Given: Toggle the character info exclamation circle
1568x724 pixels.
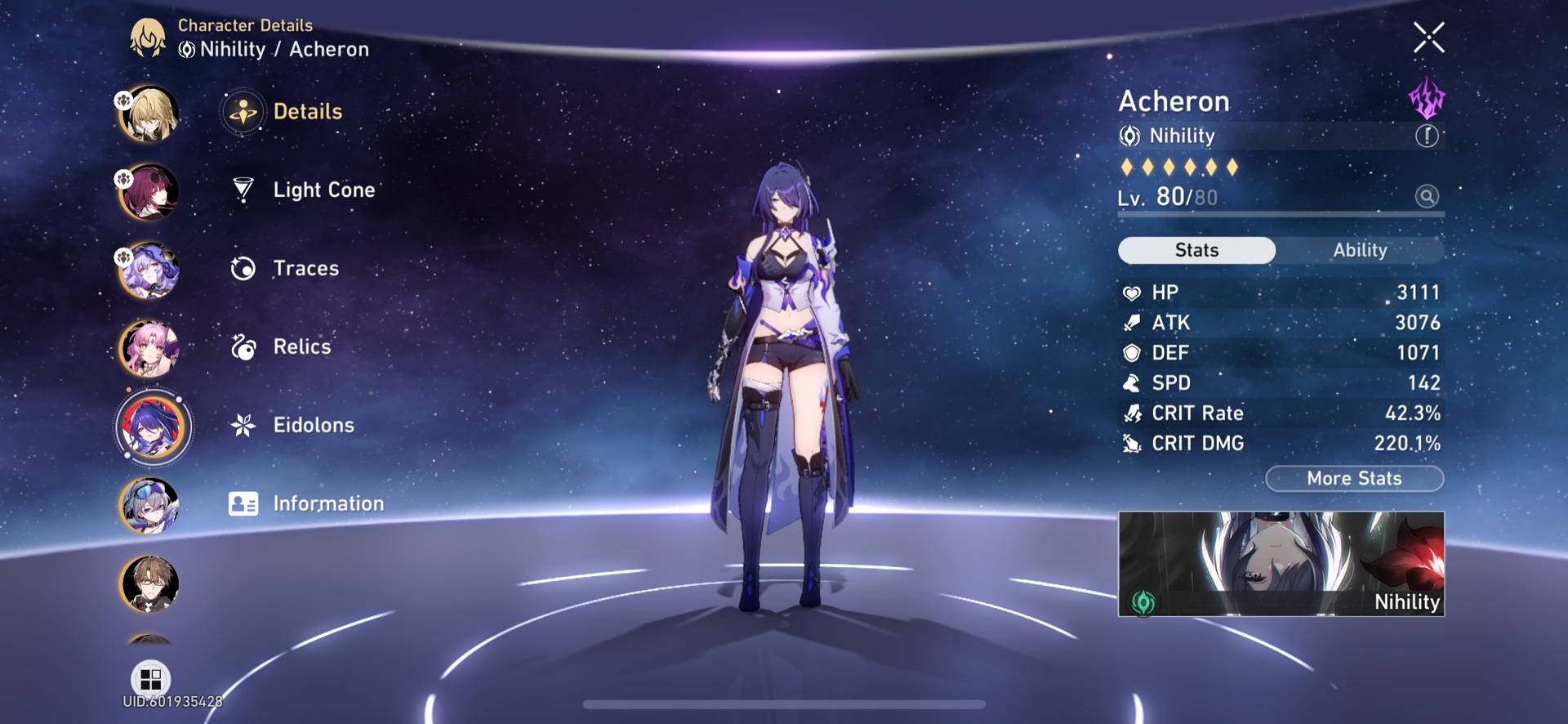Looking at the screenshot, I should pyautogui.click(x=1427, y=136).
